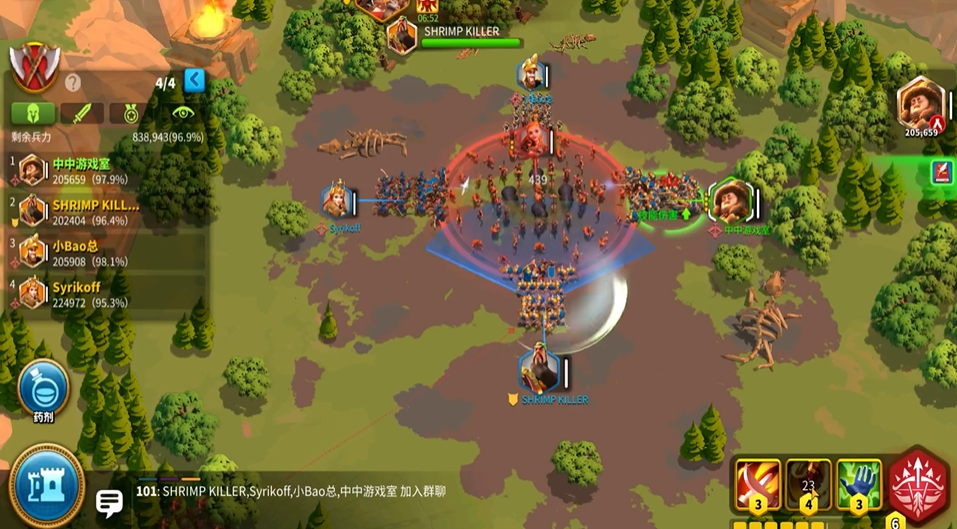957x529 pixels.
Task: Tap the crossed axes shield emblem
Action: click(34, 66)
